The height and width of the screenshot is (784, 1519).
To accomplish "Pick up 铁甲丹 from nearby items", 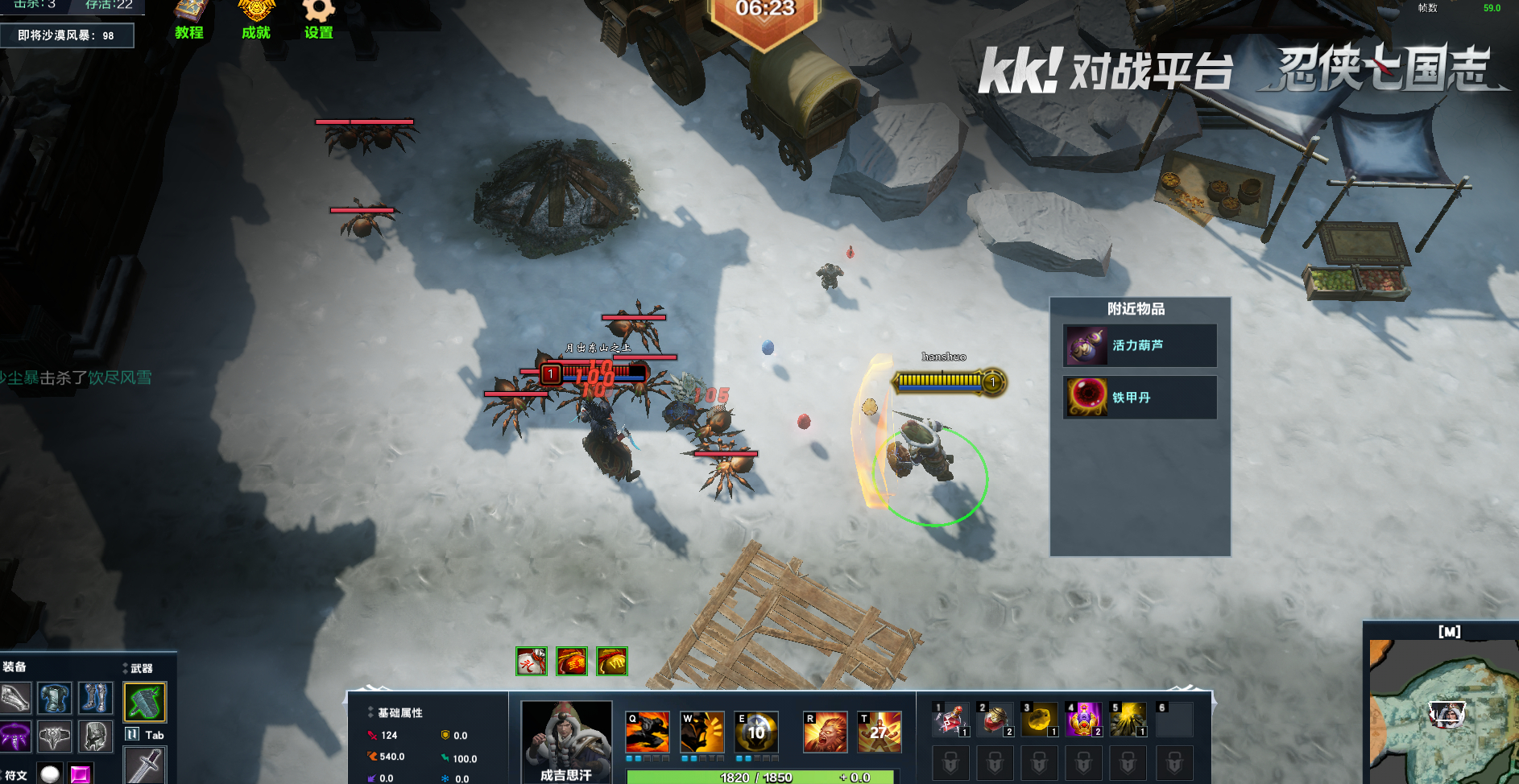I will click(1140, 398).
